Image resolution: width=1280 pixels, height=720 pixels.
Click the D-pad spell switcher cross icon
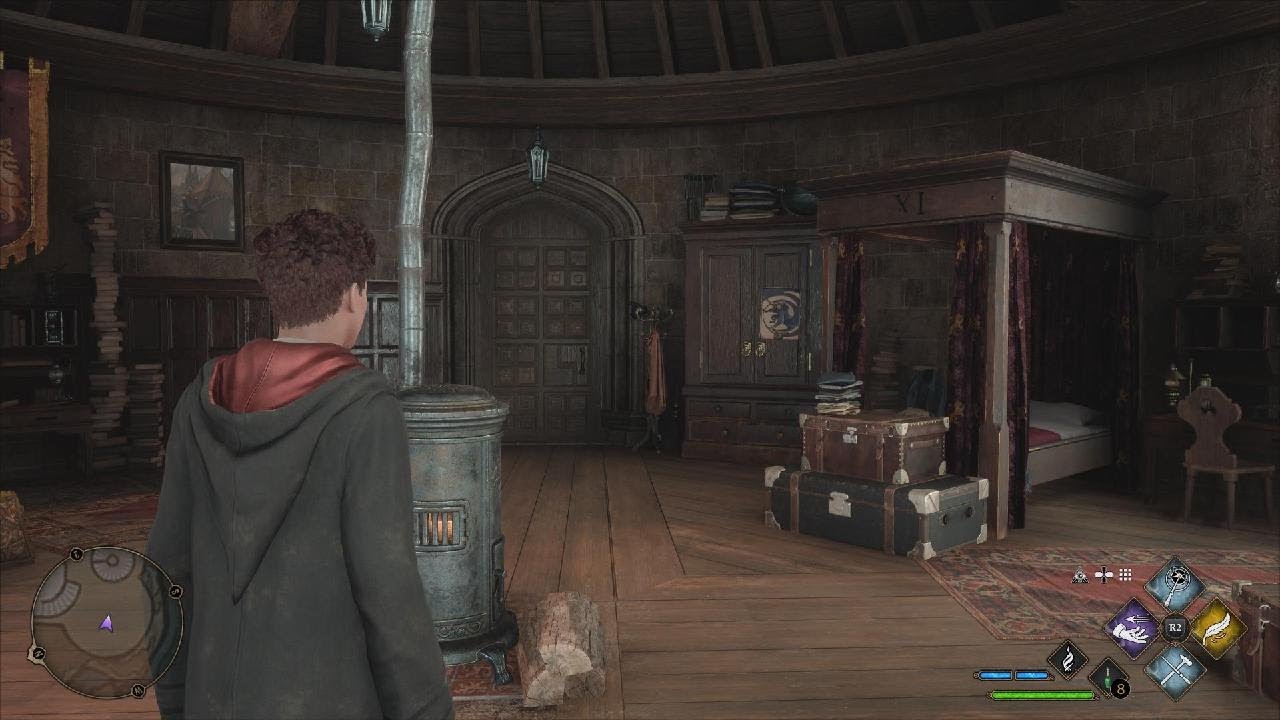click(x=1104, y=574)
